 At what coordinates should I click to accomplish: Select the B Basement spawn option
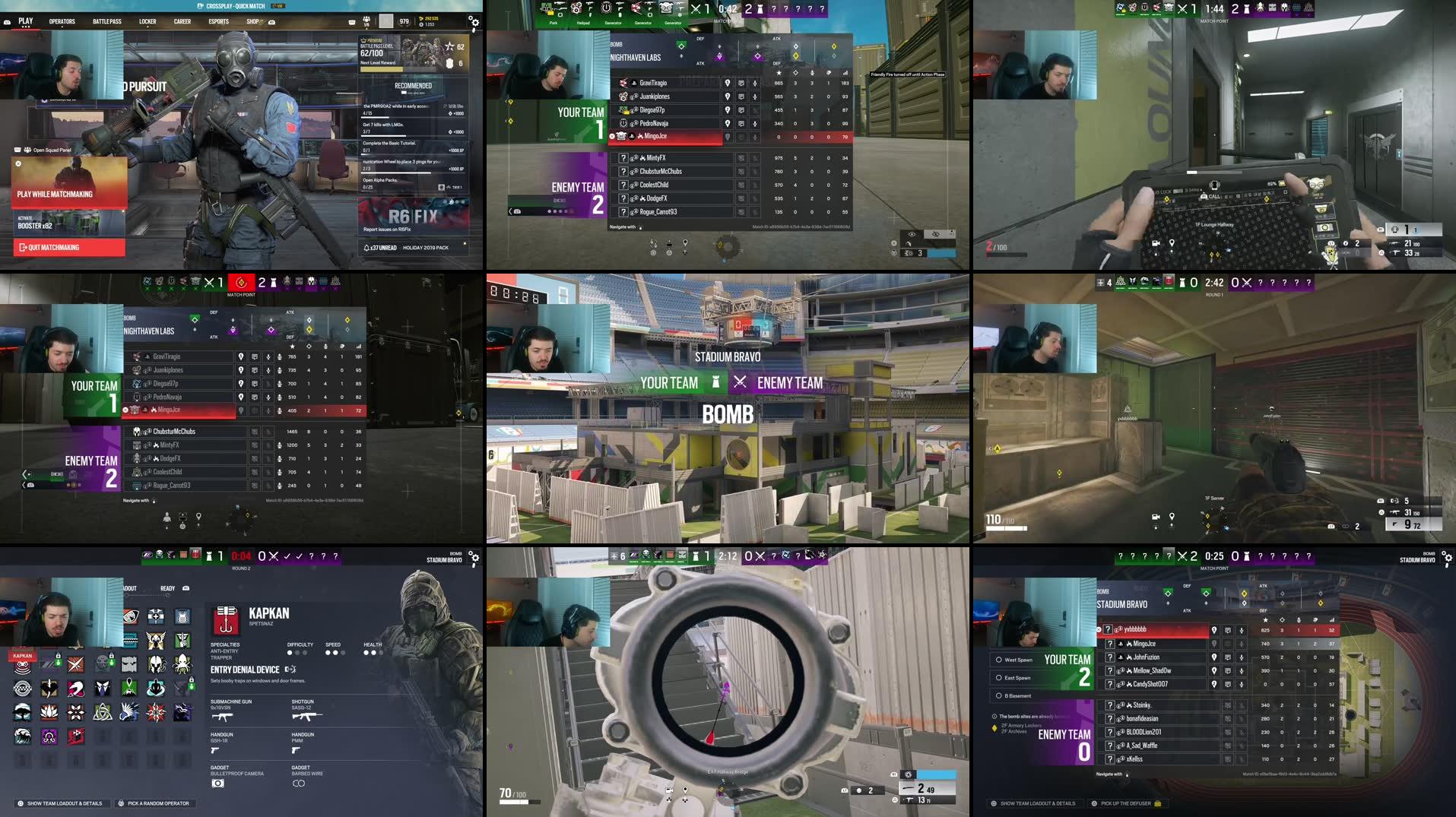click(1017, 696)
